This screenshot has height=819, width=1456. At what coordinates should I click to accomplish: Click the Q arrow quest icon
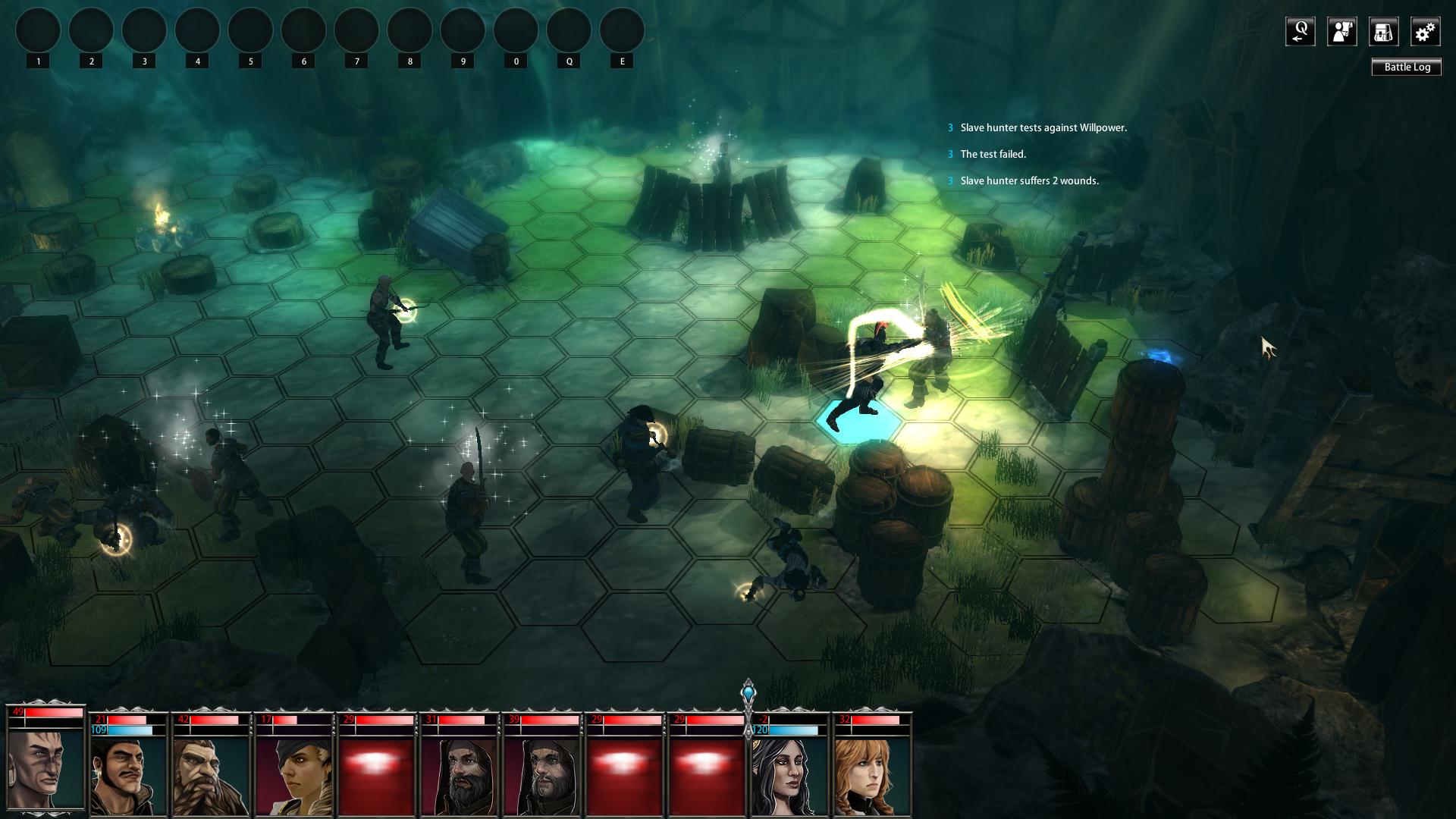point(1300,32)
